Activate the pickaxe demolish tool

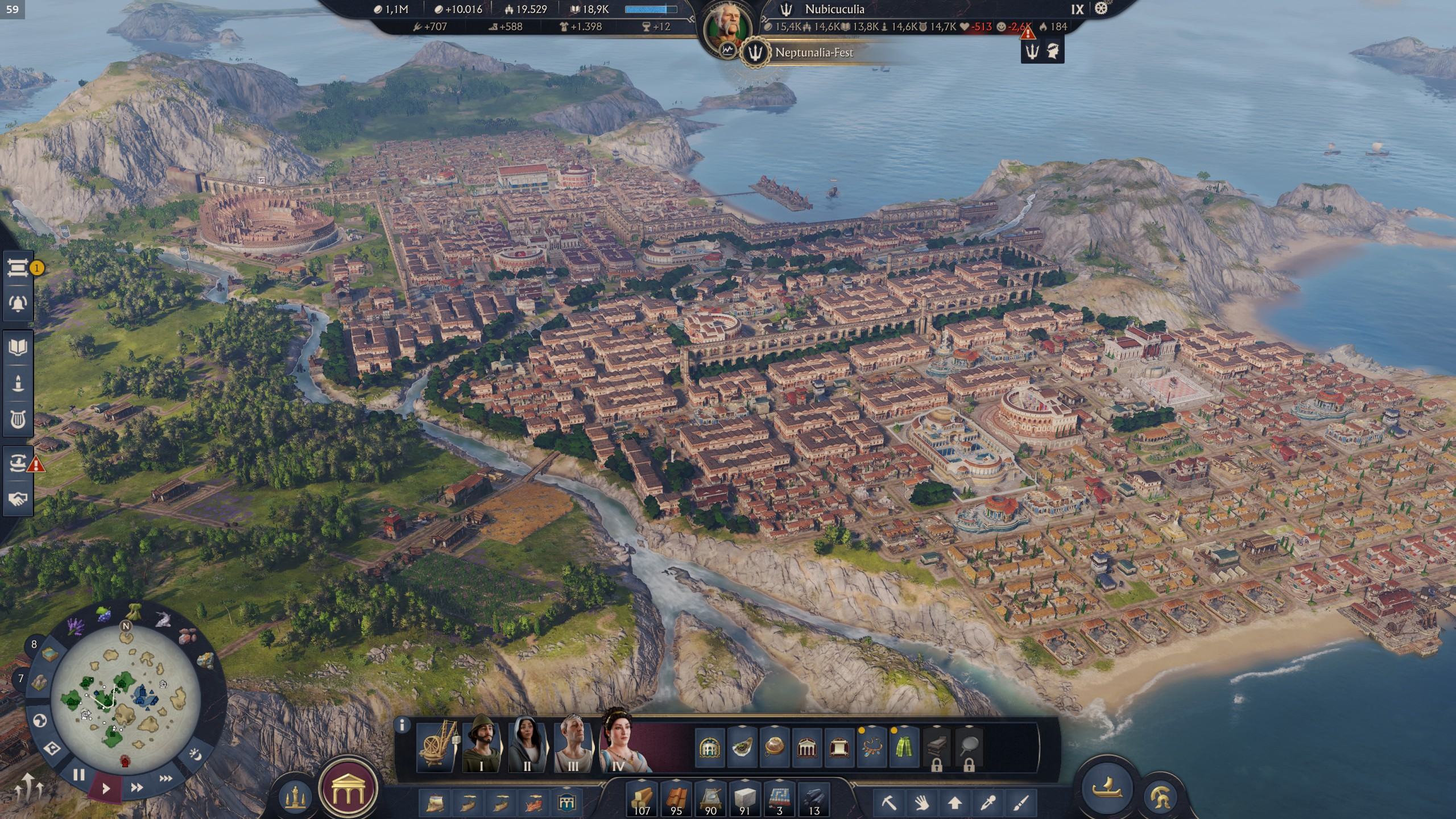(x=889, y=803)
